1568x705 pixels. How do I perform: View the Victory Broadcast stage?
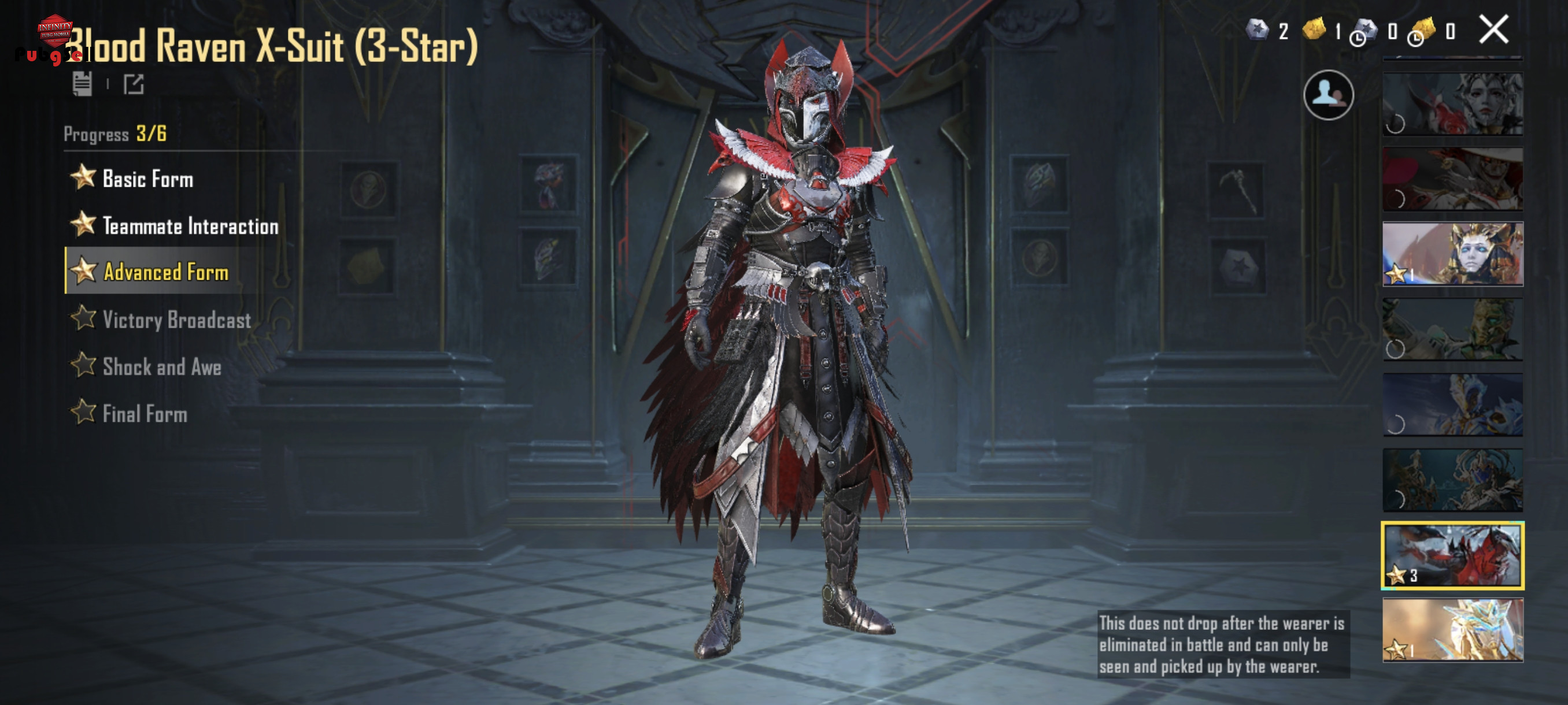pyautogui.click(x=176, y=320)
